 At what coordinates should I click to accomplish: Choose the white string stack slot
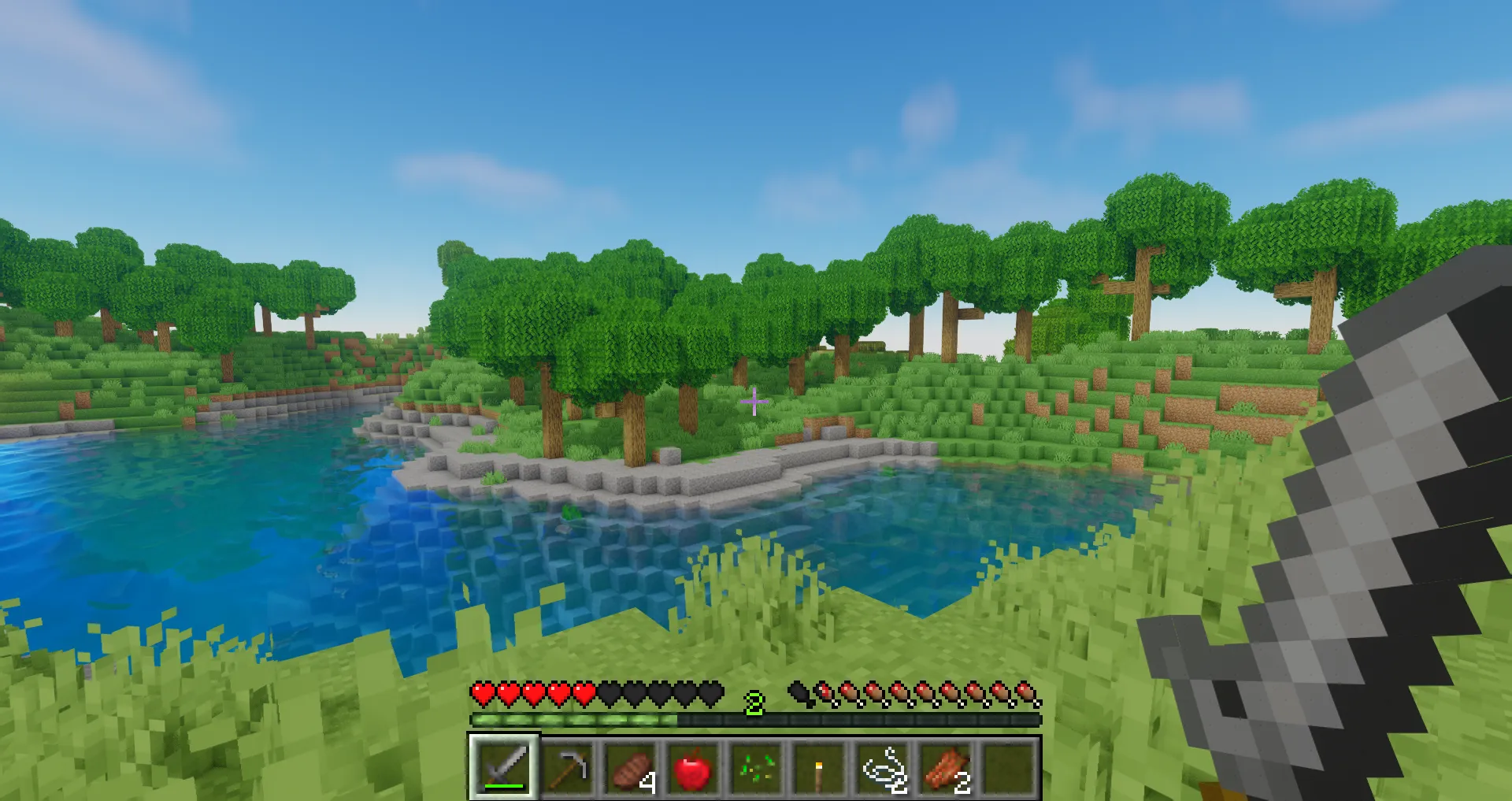click(x=882, y=766)
